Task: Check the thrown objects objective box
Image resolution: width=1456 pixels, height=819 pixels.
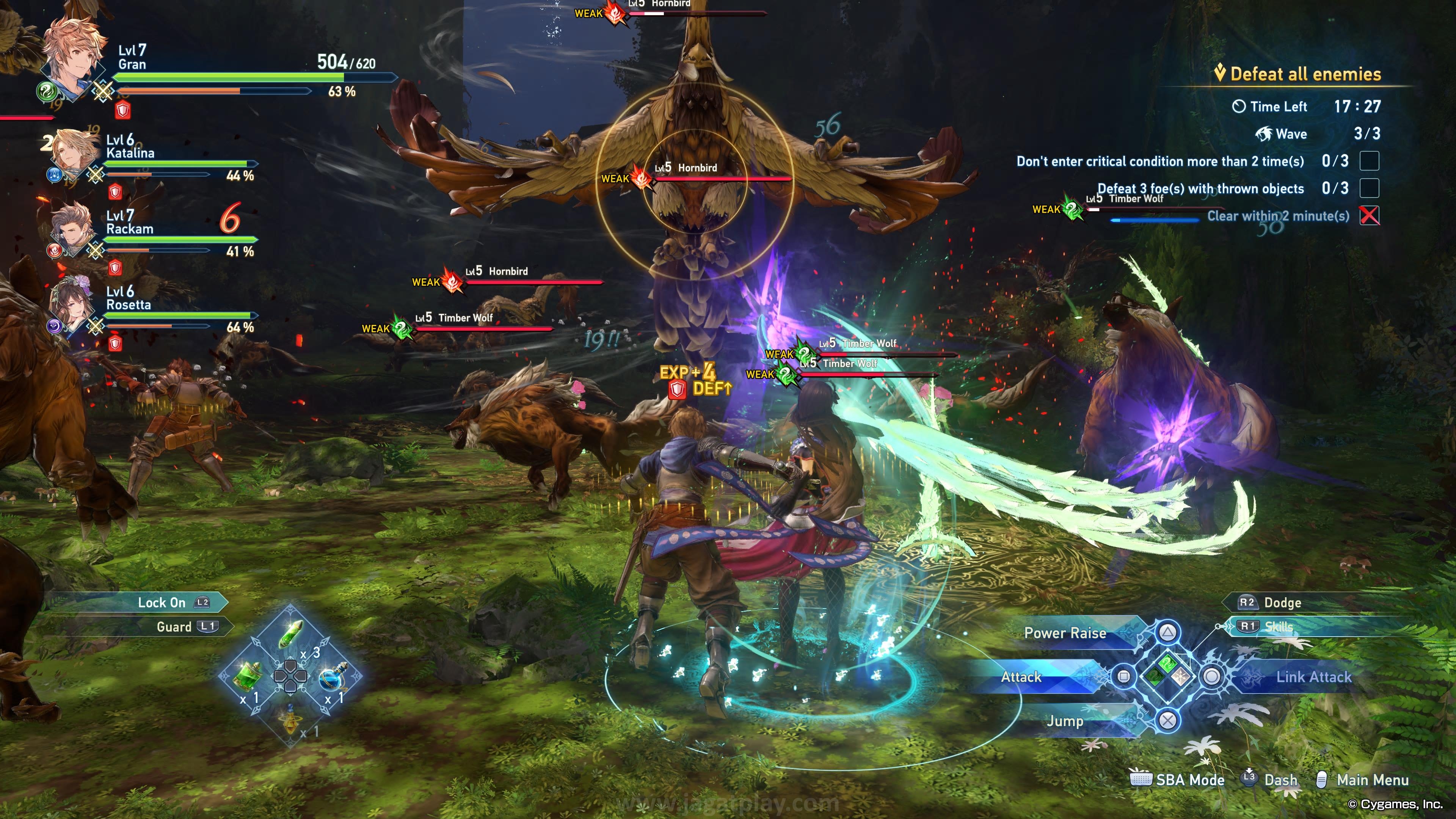Action: (1369, 188)
